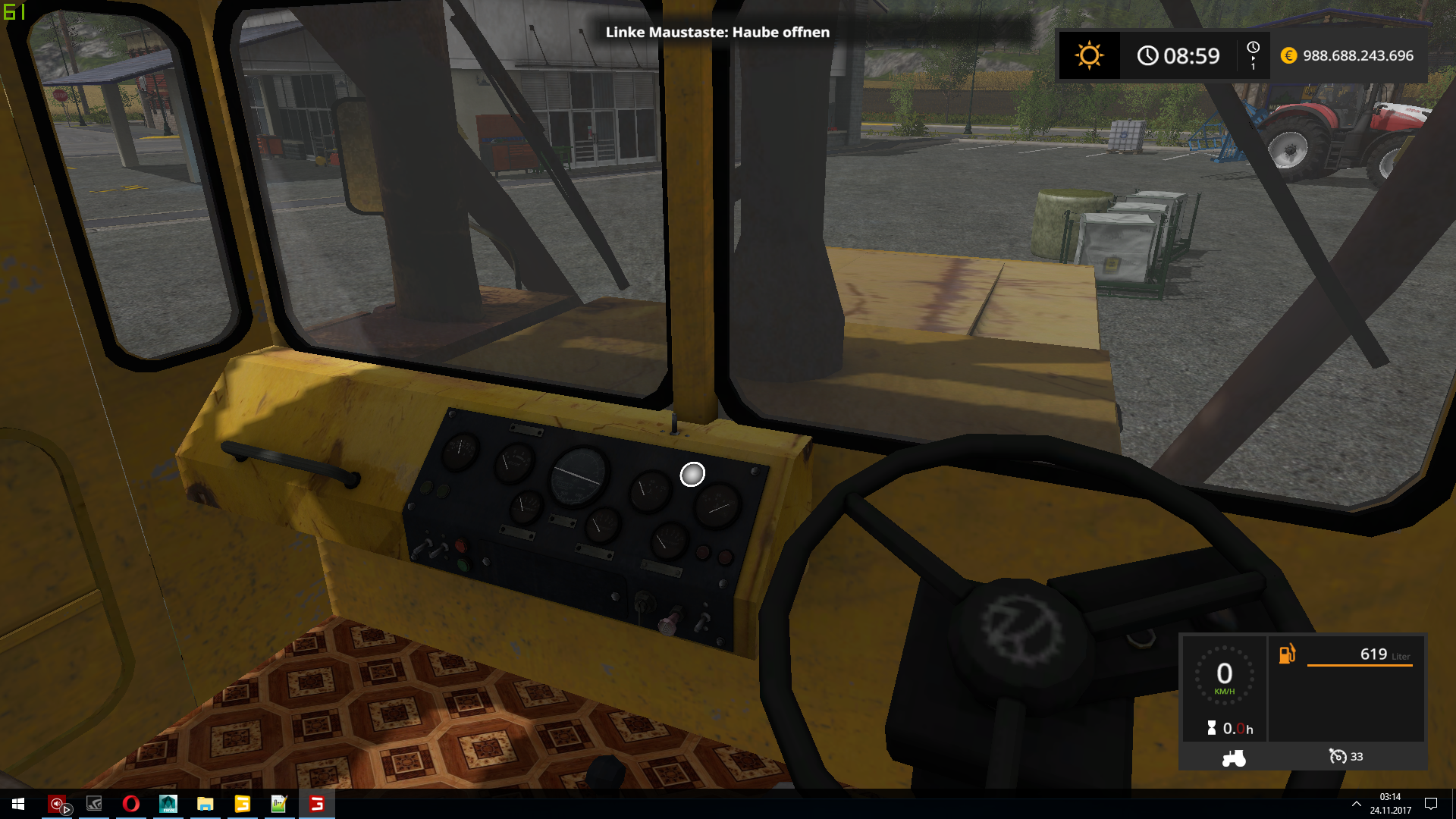Click the white tractor vehicle icon
1456x819 pixels.
1234,758
